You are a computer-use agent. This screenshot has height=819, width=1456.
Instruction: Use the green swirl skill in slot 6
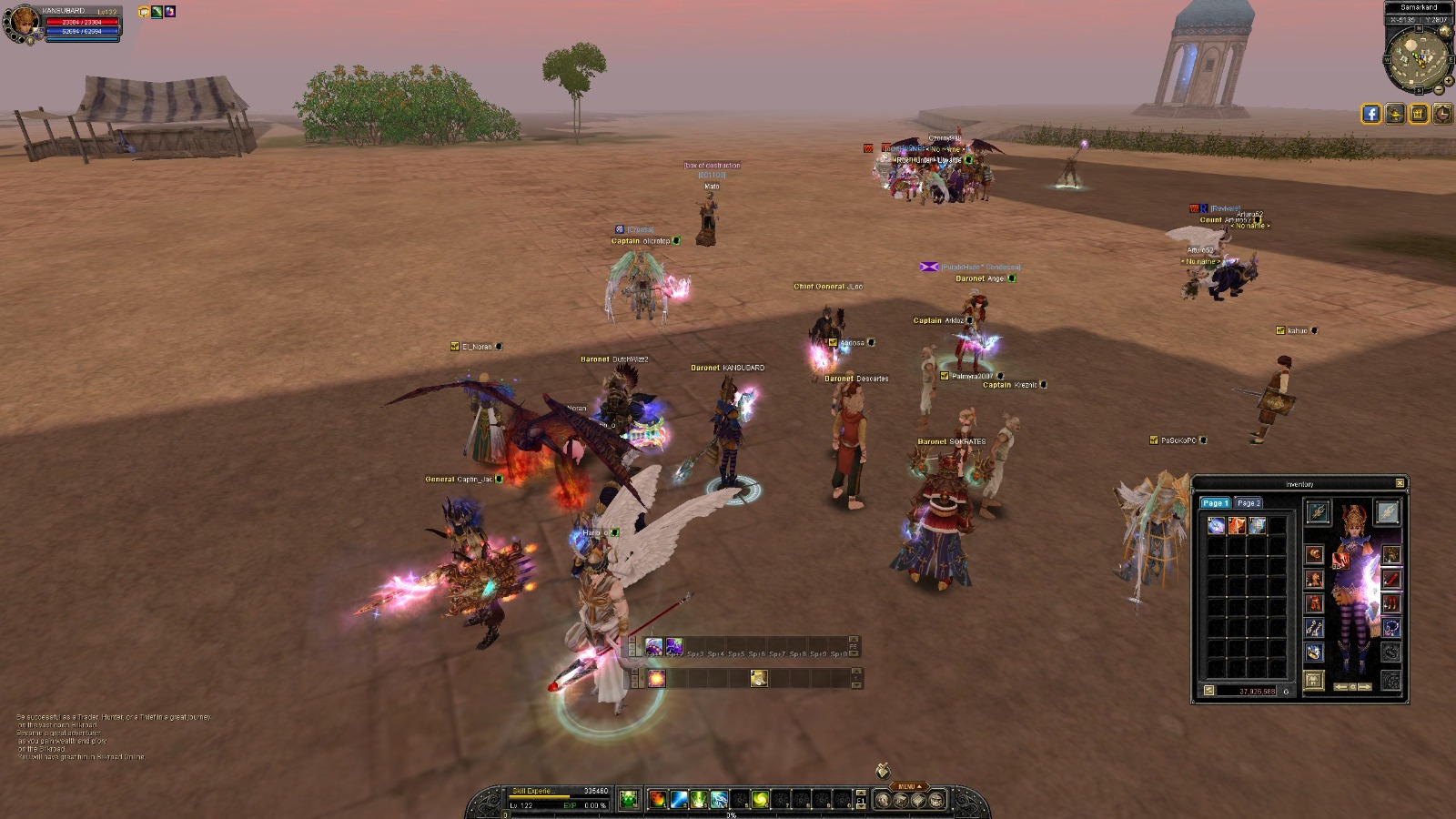(760, 800)
